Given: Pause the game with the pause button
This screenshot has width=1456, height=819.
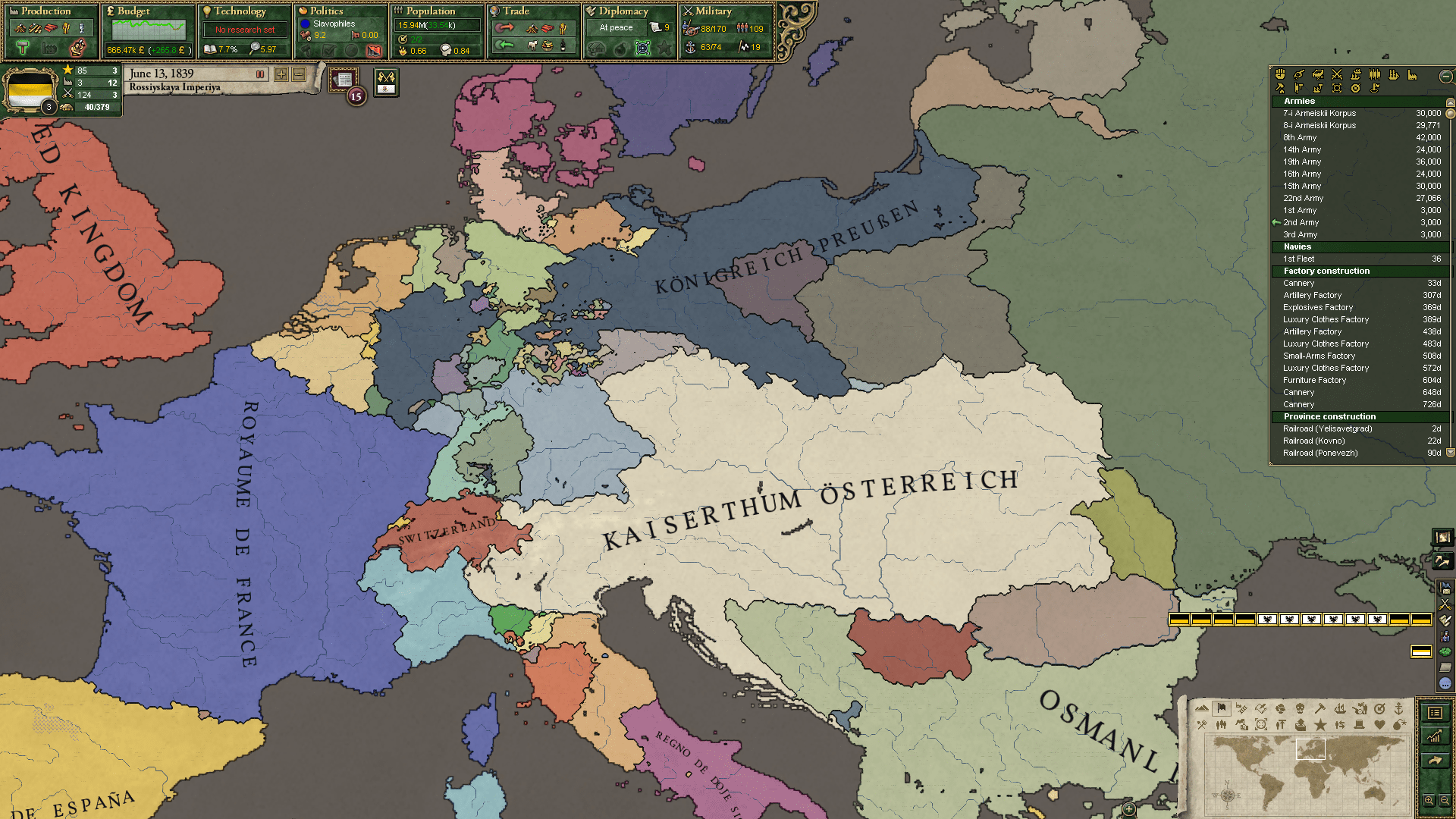Looking at the screenshot, I should point(260,74).
